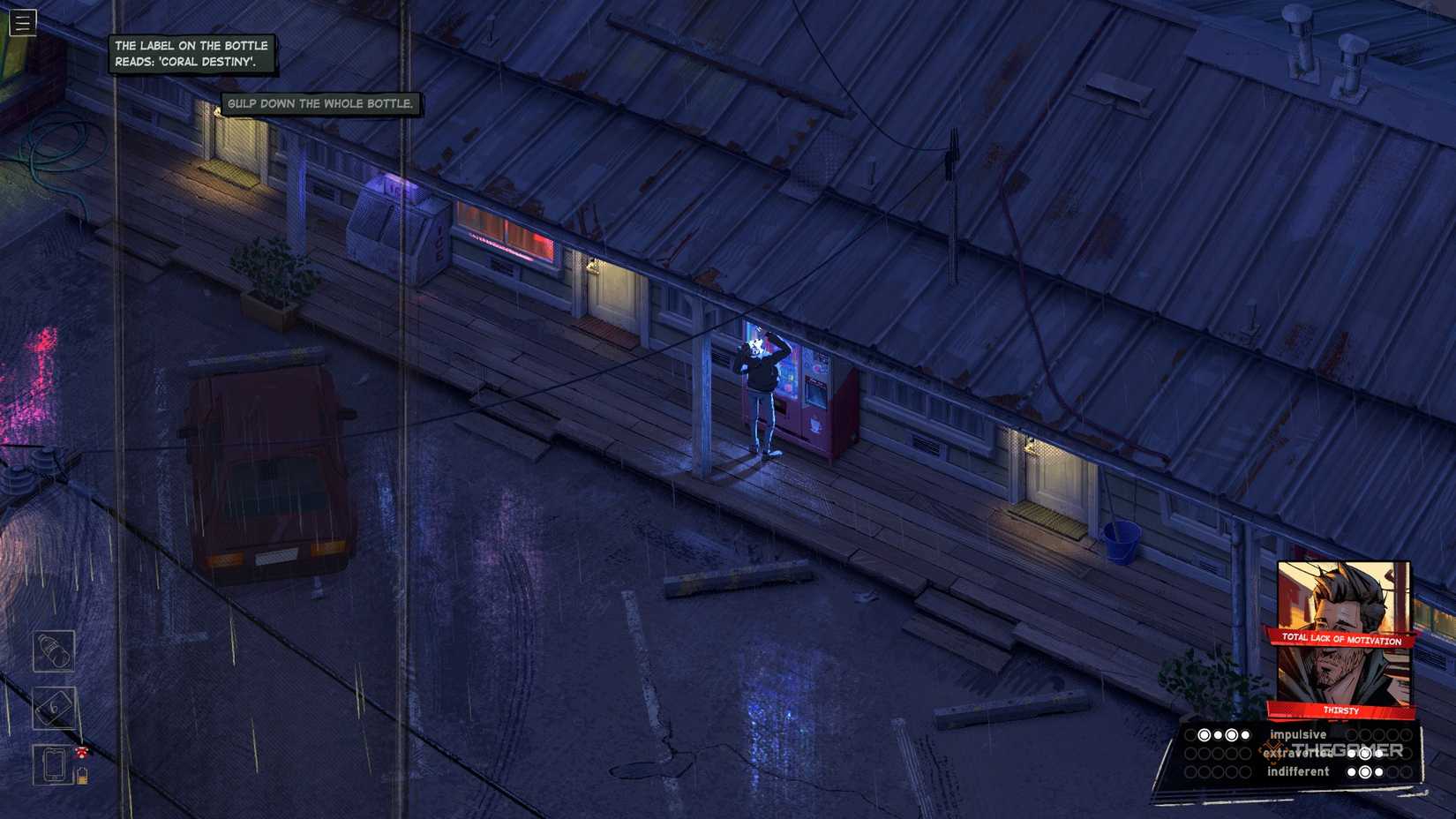This screenshot has height=819, width=1456.
Task: Choose the 'GULP DOWN THE WHOLE BOTTLE' option
Action: coord(321,103)
